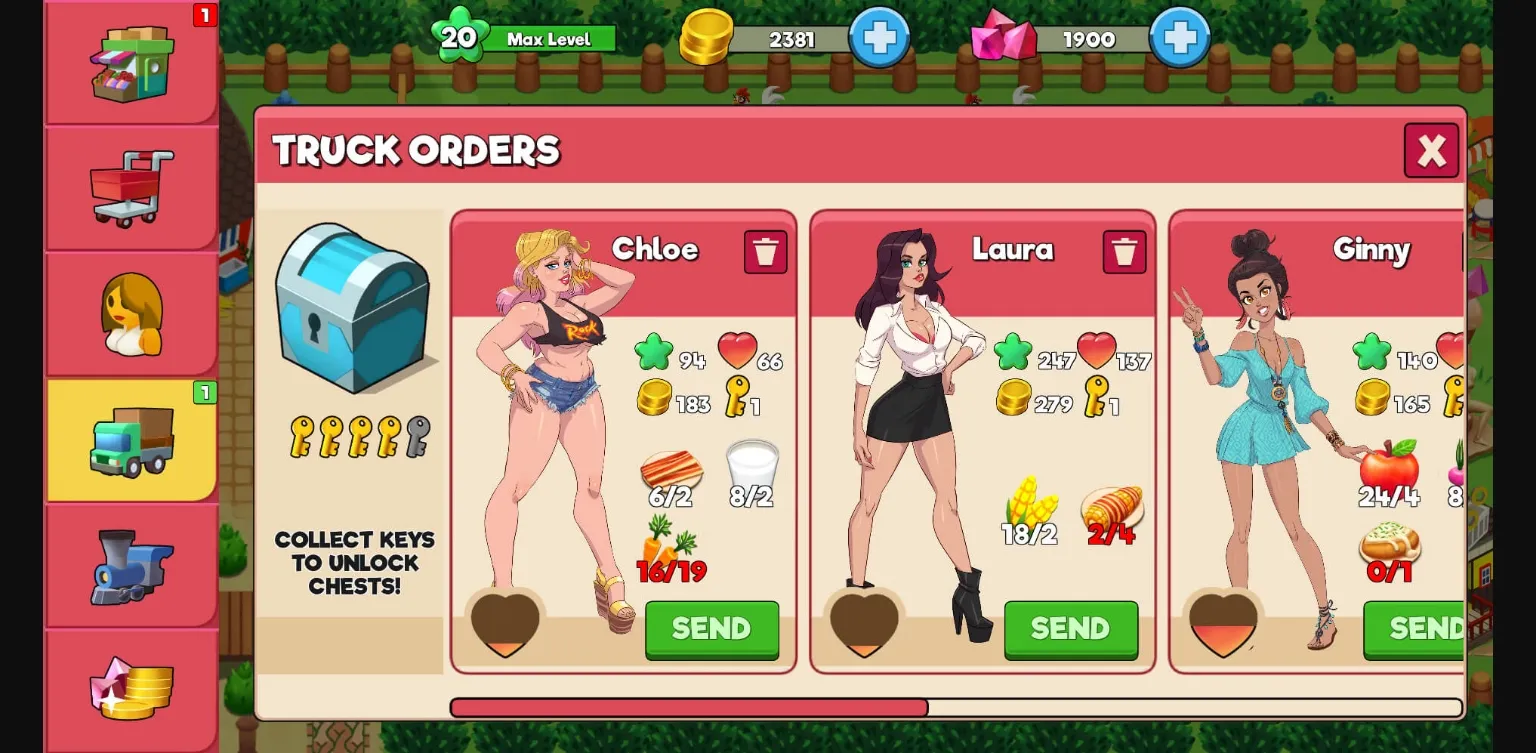
Task: Click the plus button next to coins
Action: pos(879,40)
